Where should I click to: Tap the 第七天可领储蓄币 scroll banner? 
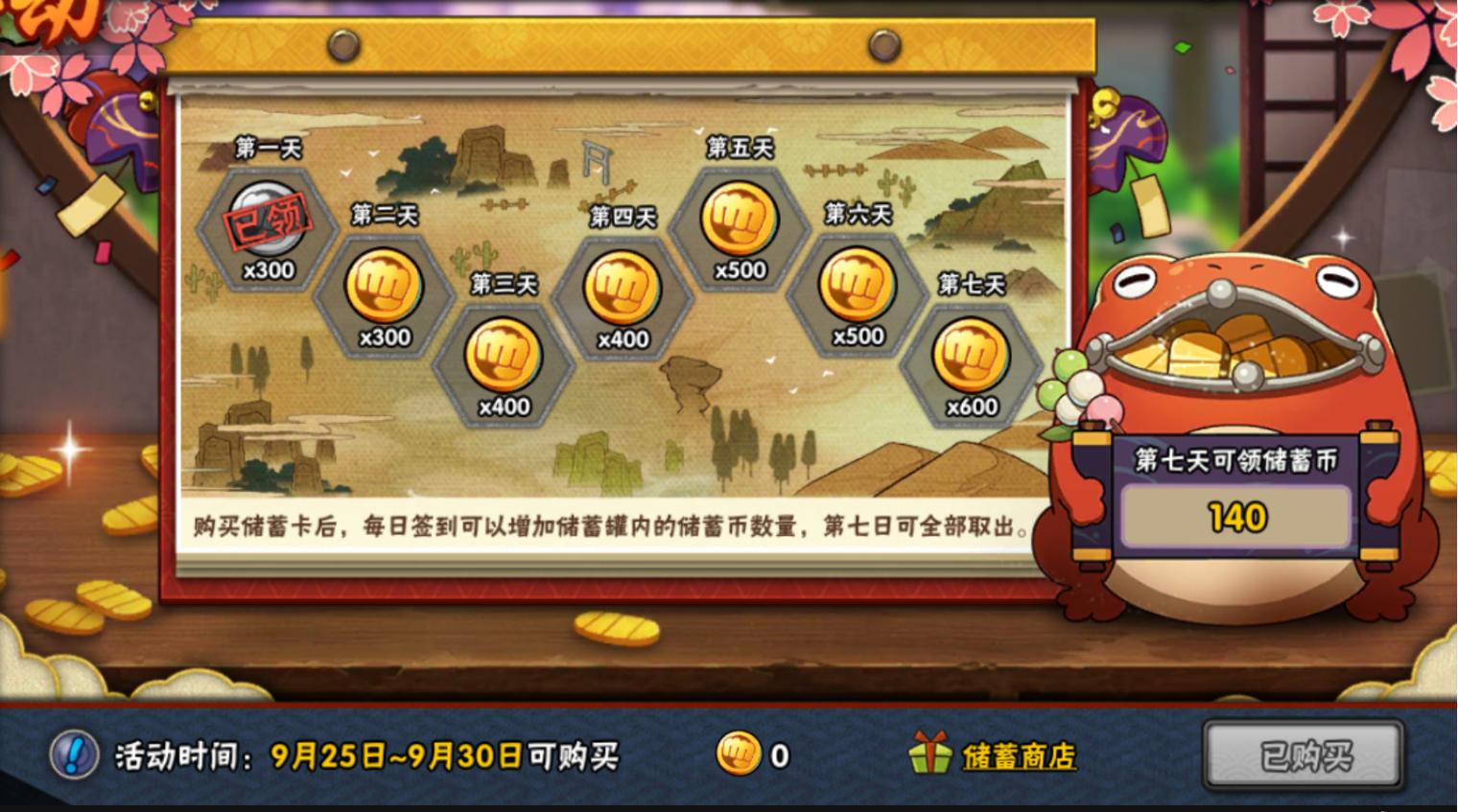[1237, 461]
